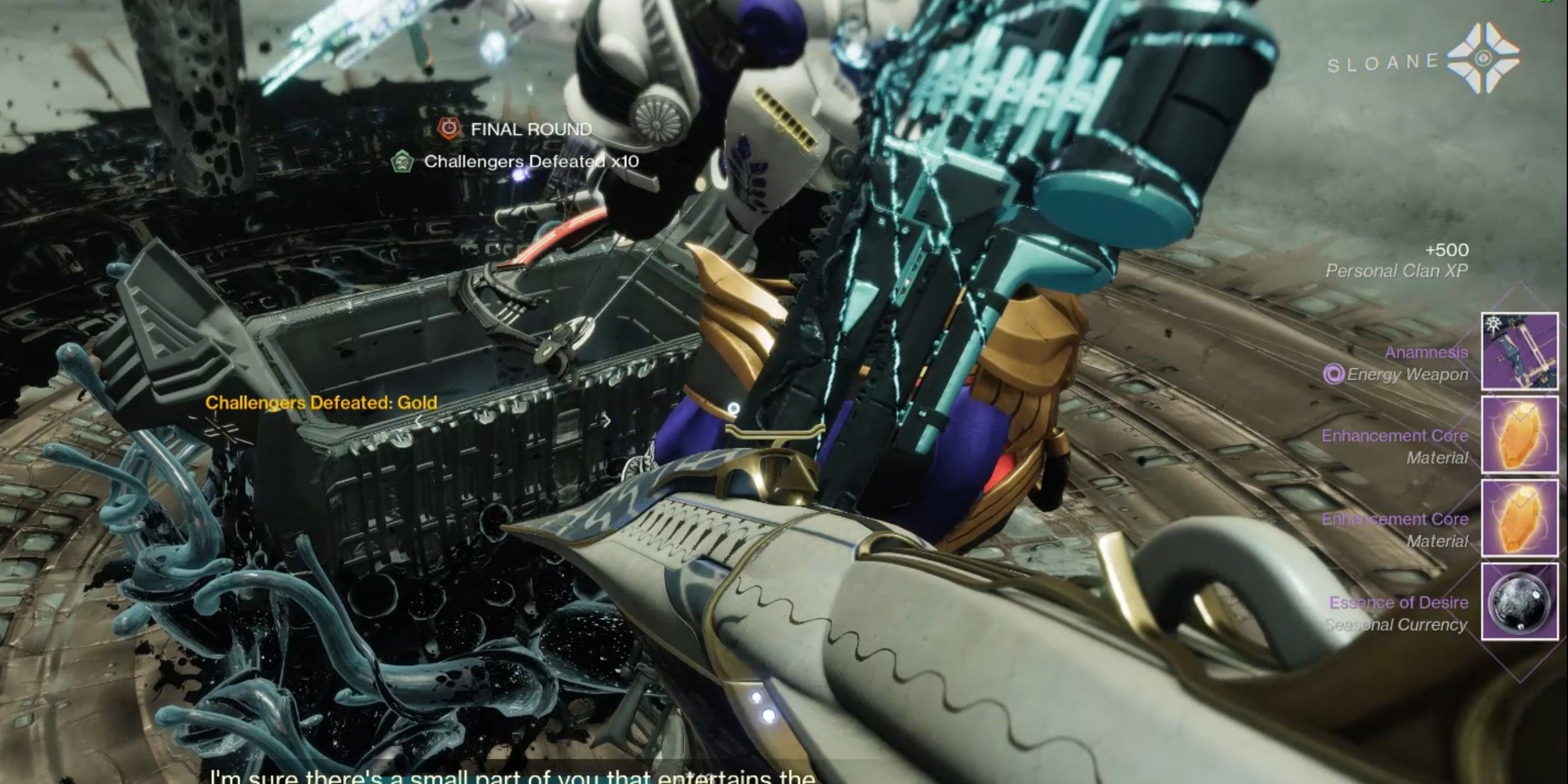This screenshot has width=1568, height=784.
Task: Select the Anamnesis energy weapon loot icon
Action: 1519,351
